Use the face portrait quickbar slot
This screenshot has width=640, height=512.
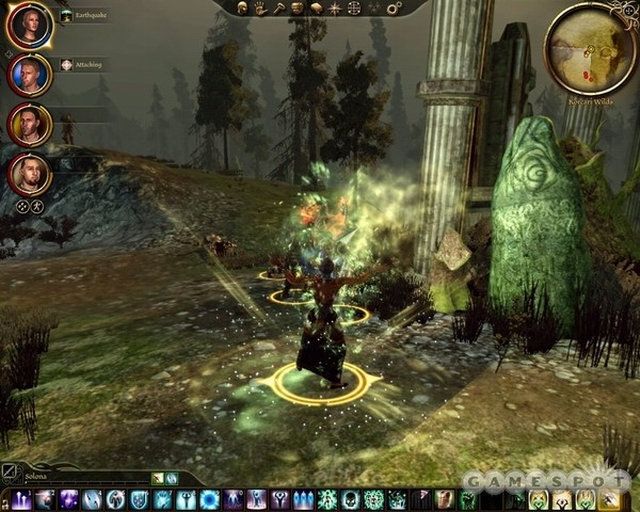(445, 499)
